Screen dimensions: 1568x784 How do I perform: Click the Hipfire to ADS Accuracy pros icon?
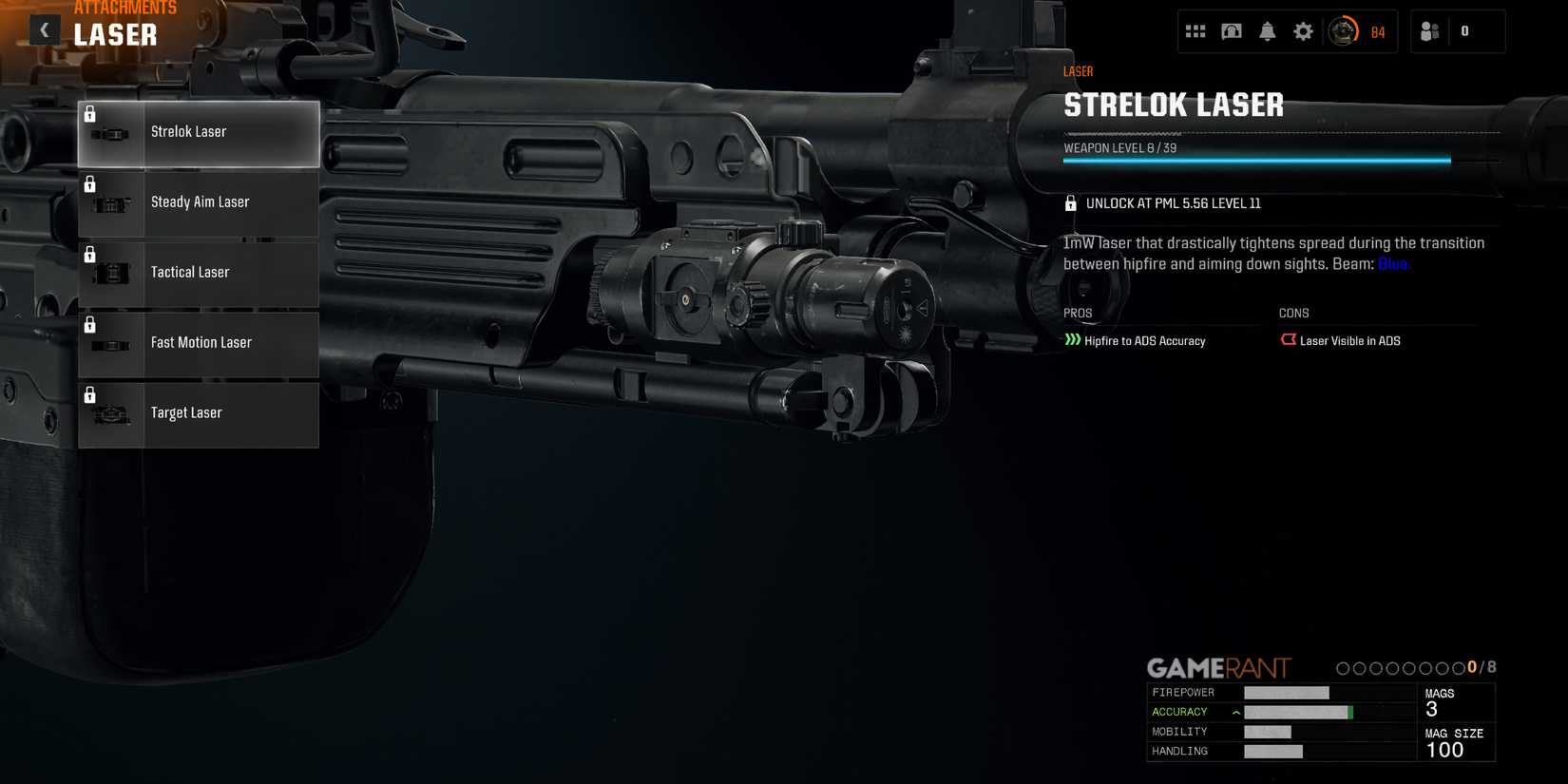point(1073,339)
